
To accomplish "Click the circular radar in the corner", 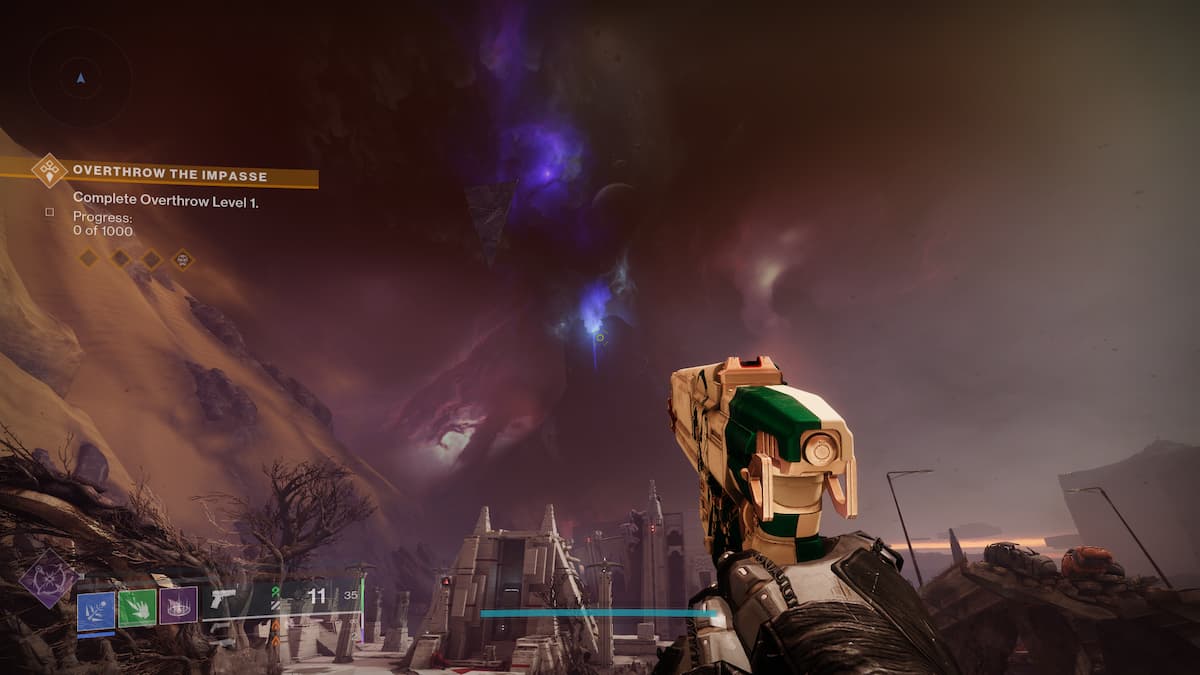I will click(80, 77).
